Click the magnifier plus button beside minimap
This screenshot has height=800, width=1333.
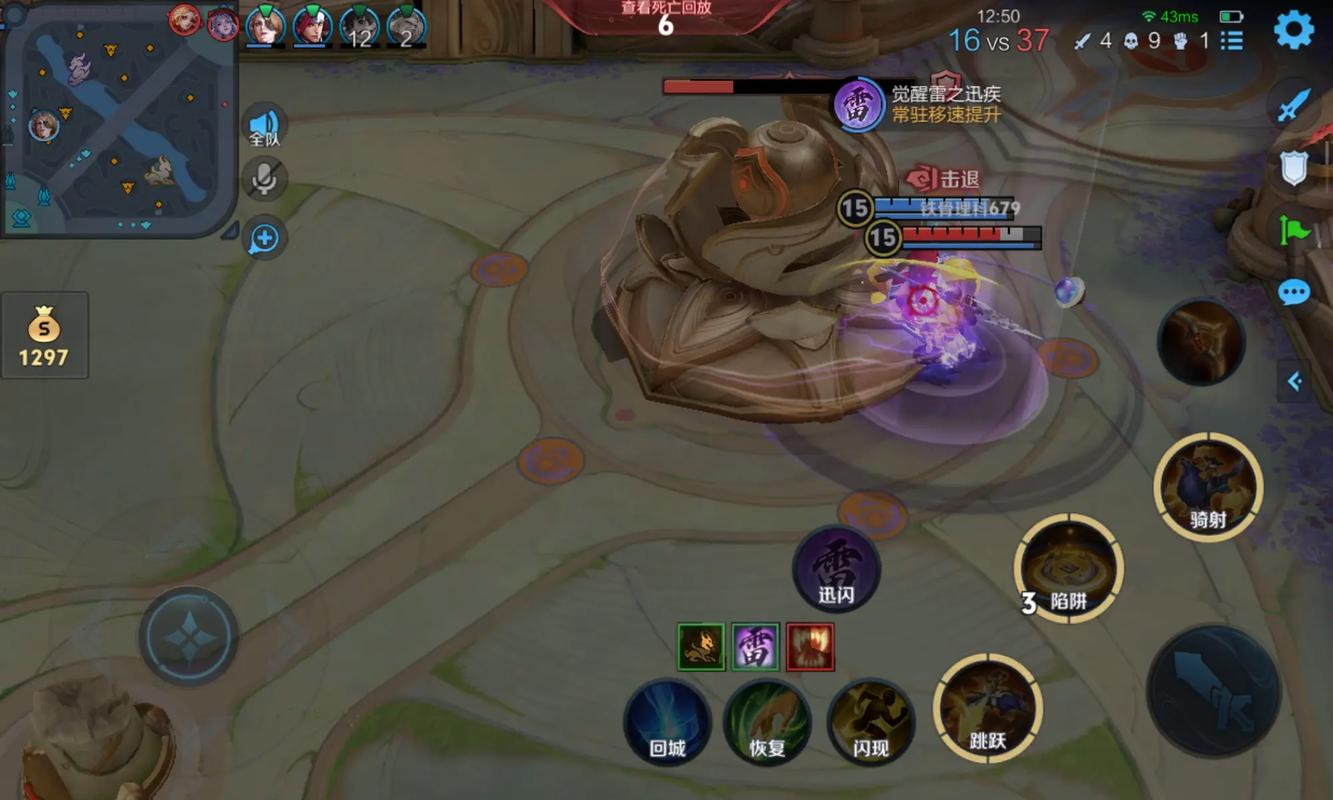tap(265, 238)
